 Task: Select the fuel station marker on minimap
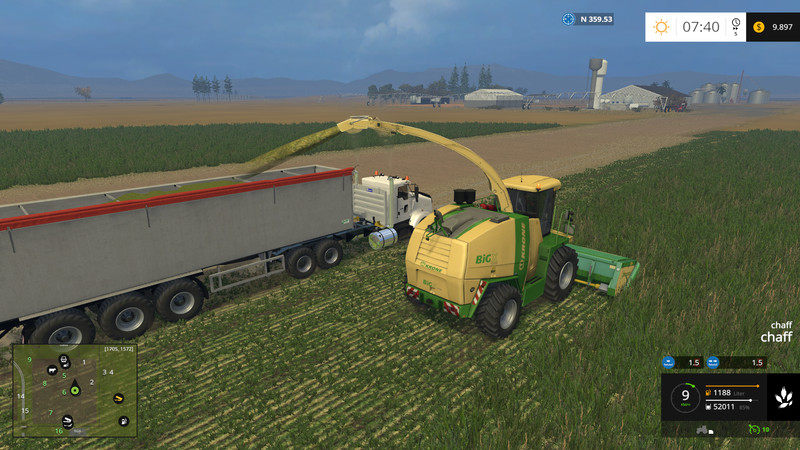point(123,421)
